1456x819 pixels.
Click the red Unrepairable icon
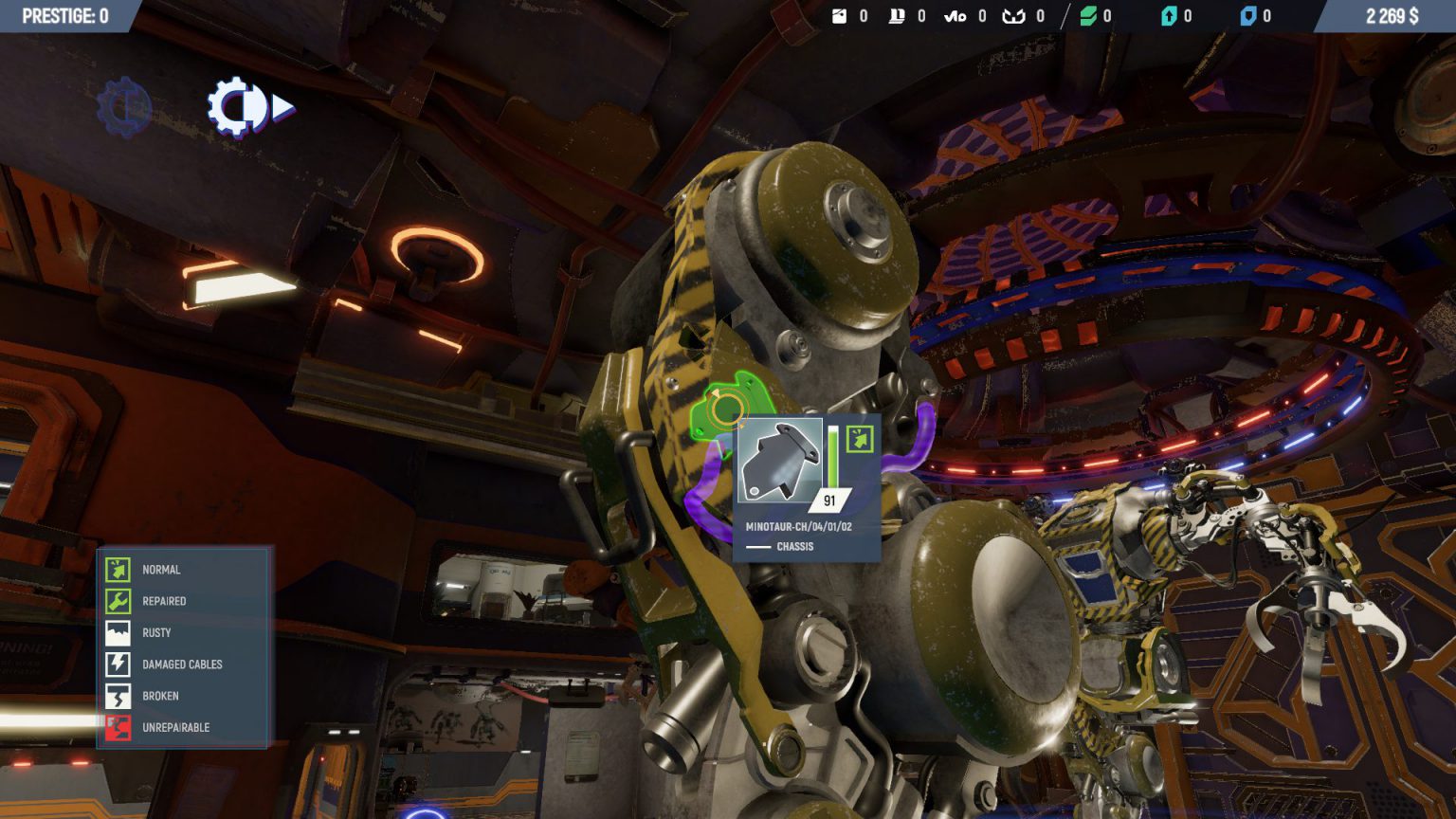point(118,727)
